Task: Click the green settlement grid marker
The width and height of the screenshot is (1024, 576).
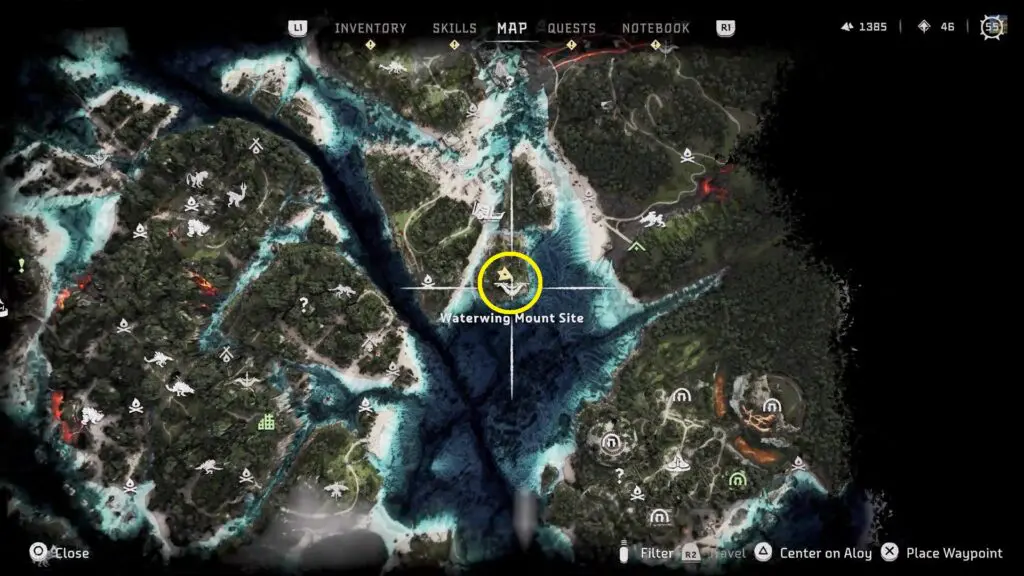Action: (265, 422)
